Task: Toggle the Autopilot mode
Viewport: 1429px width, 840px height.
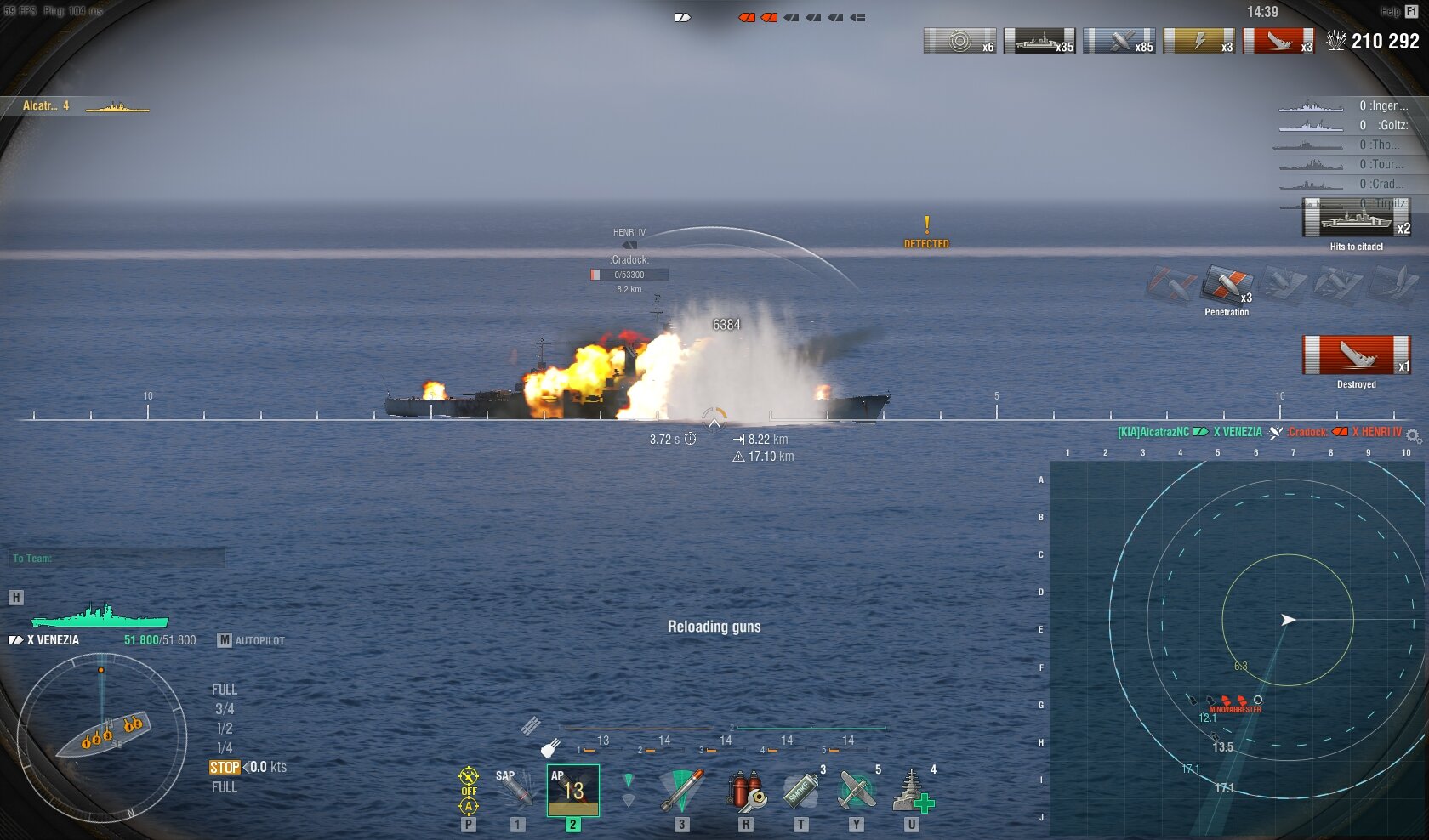Action: tap(251, 640)
